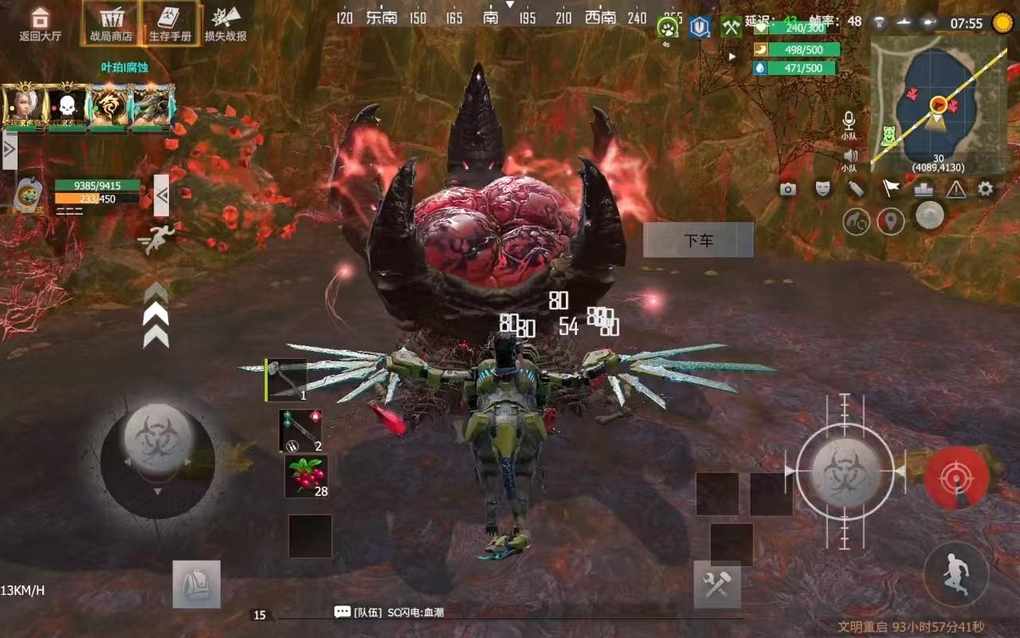The image size is (1020, 638).
Task: Open the hammer and axe build menu
Action: pyautogui.click(x=717, y=585)
